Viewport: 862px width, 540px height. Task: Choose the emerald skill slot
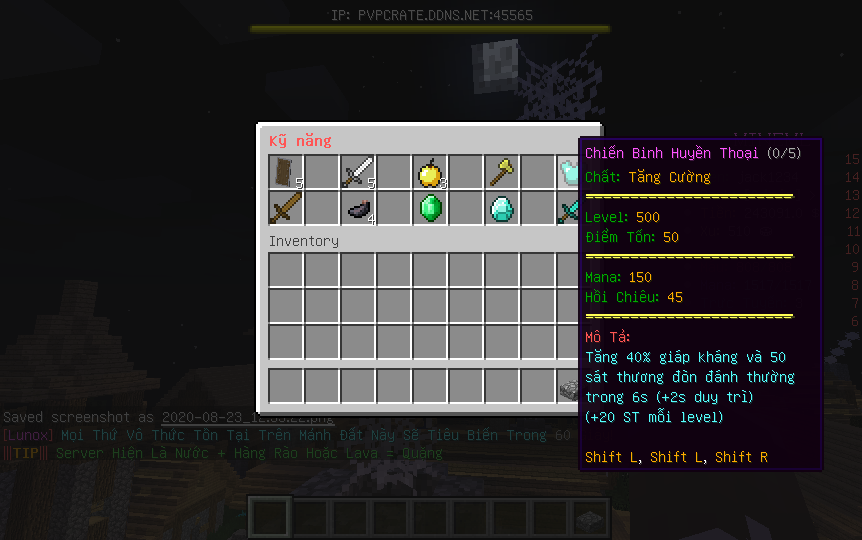point(430,209)
